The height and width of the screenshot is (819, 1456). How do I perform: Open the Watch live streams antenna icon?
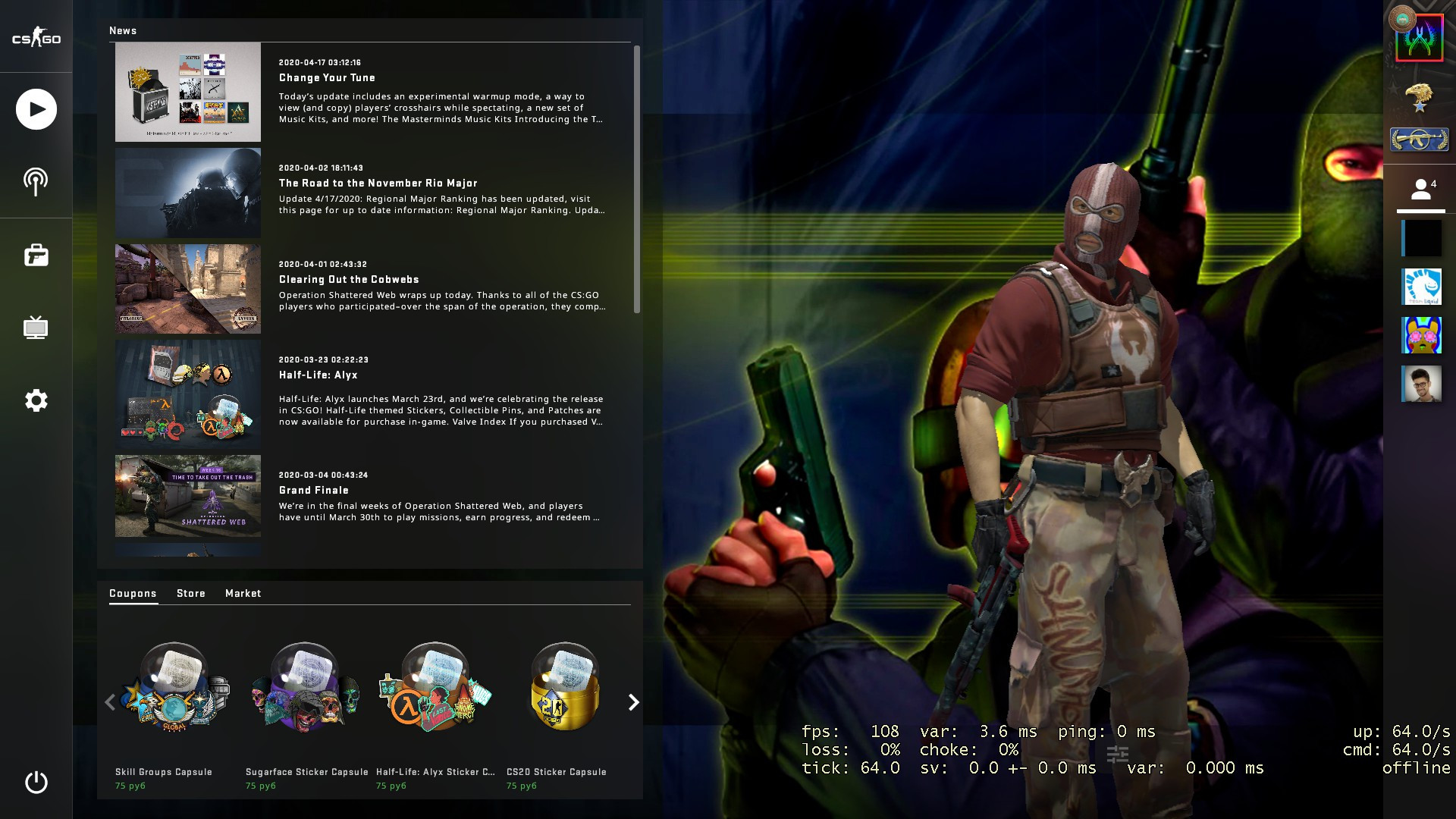[35, 181]
